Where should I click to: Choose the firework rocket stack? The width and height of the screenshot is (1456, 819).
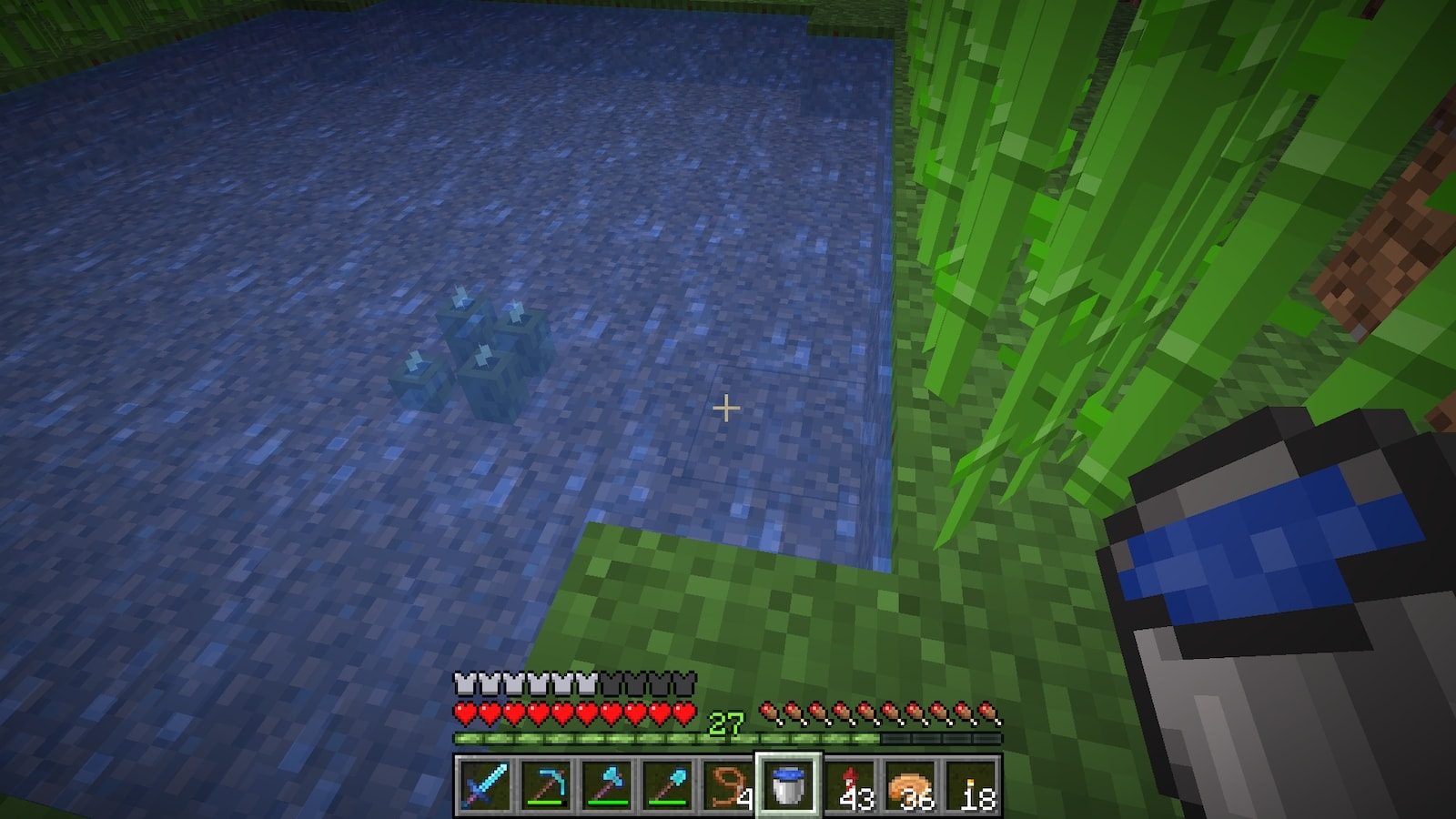(x=849, y=785)
